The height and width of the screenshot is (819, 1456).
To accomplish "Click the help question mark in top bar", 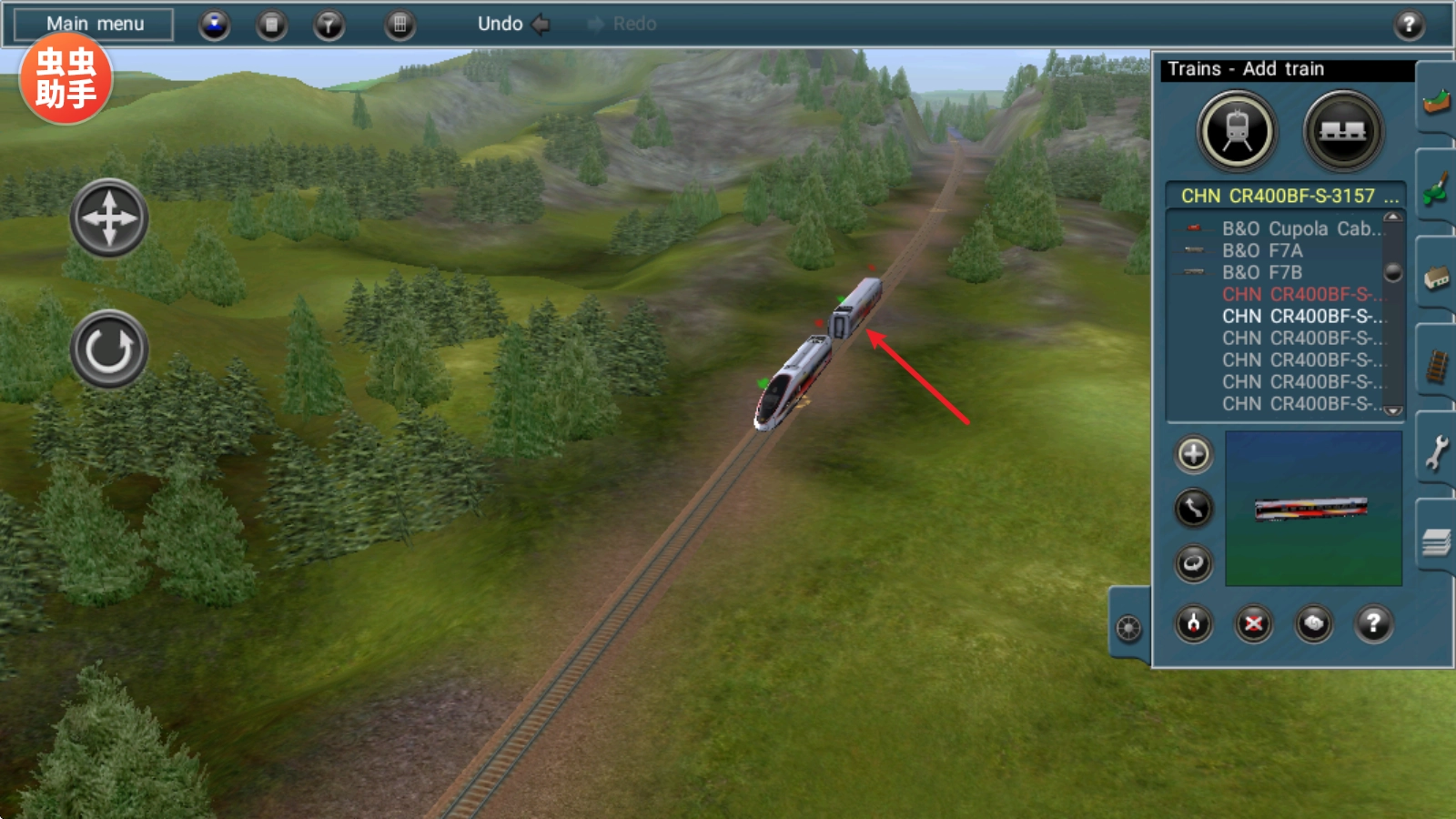I will [1409, 25].
